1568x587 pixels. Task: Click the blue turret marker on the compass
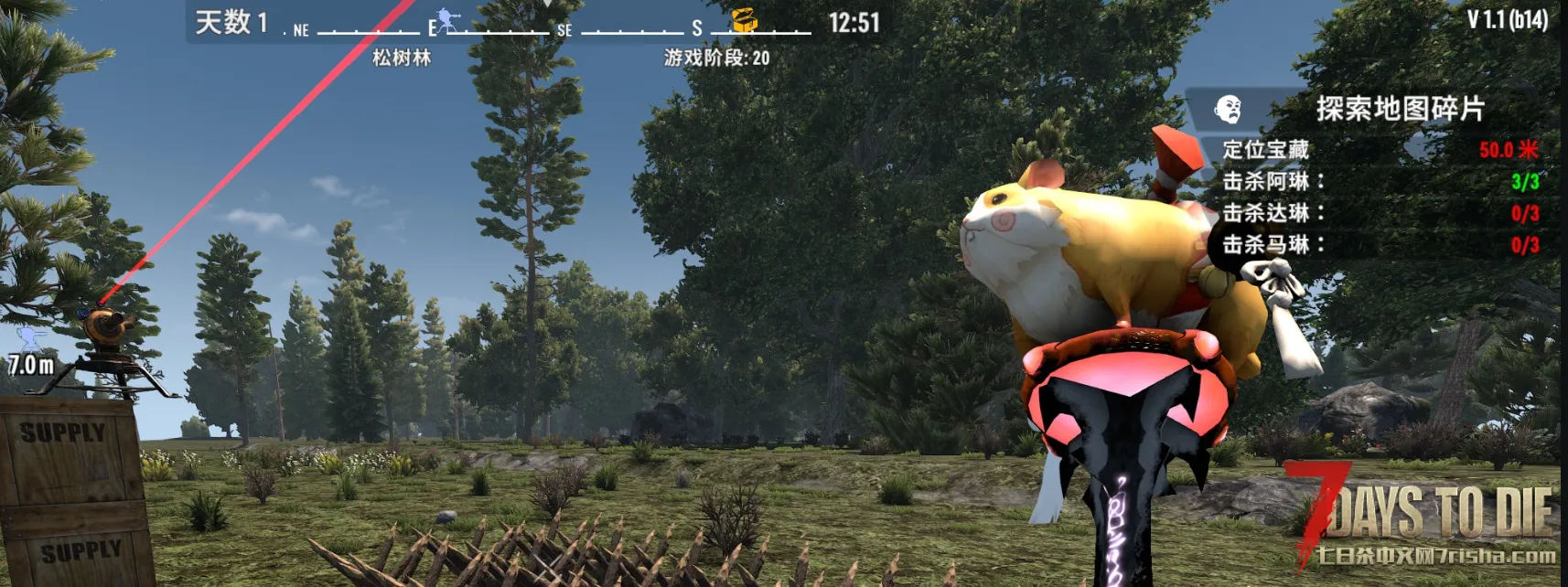446,21
